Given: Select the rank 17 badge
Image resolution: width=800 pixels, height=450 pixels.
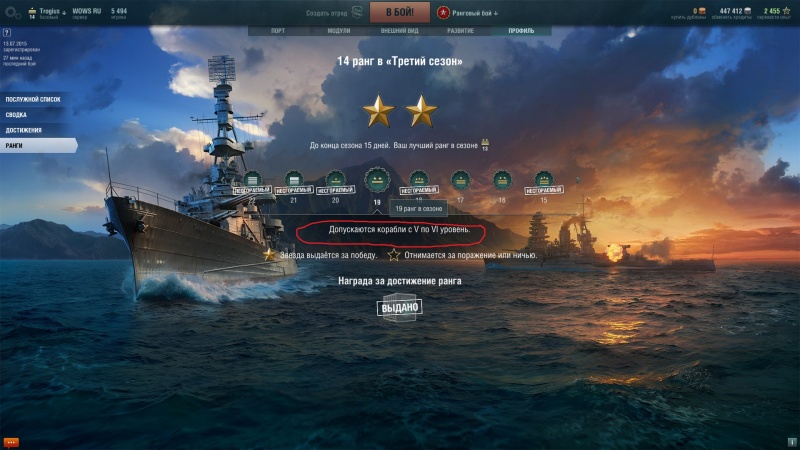Looking at the screenshot, I should point(460,181).
